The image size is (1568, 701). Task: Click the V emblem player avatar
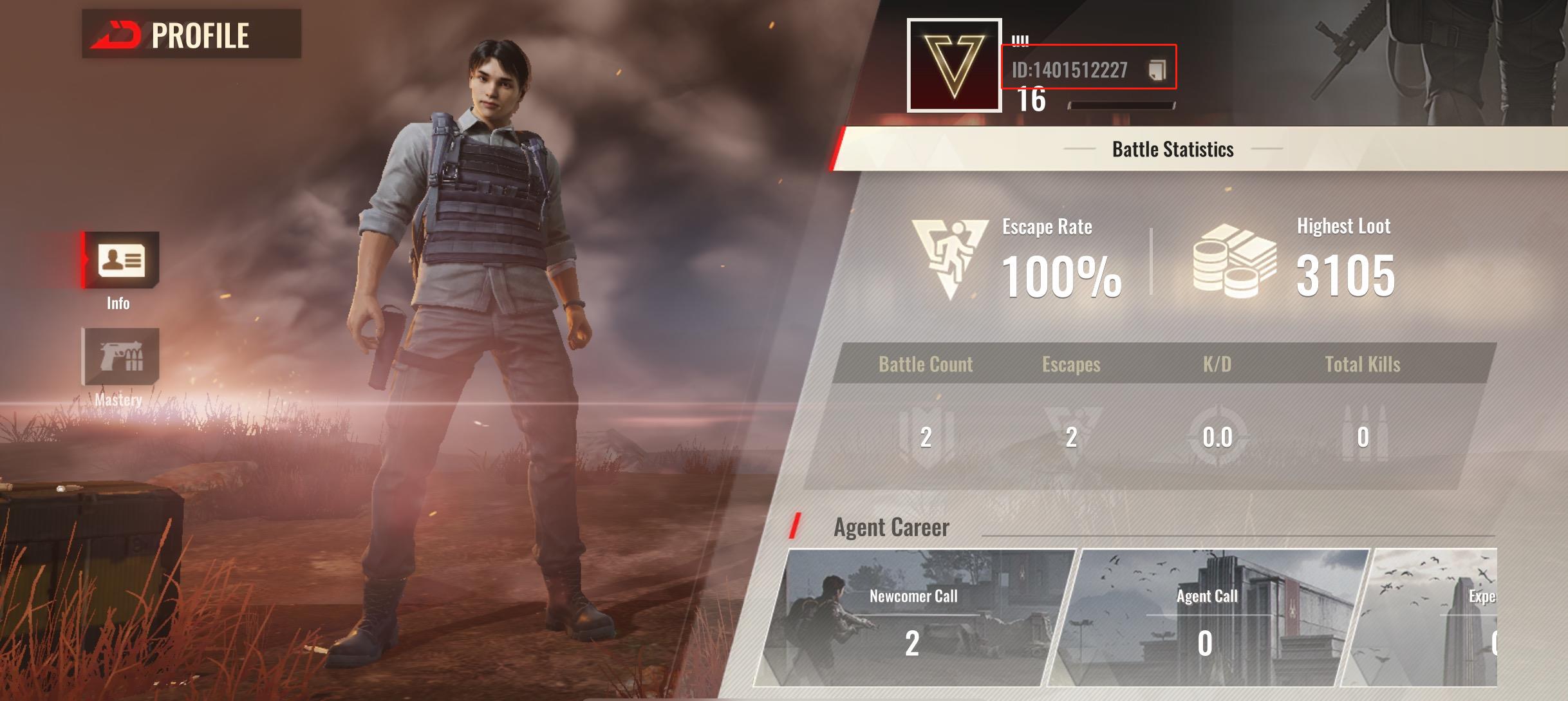tap(954, 65)
